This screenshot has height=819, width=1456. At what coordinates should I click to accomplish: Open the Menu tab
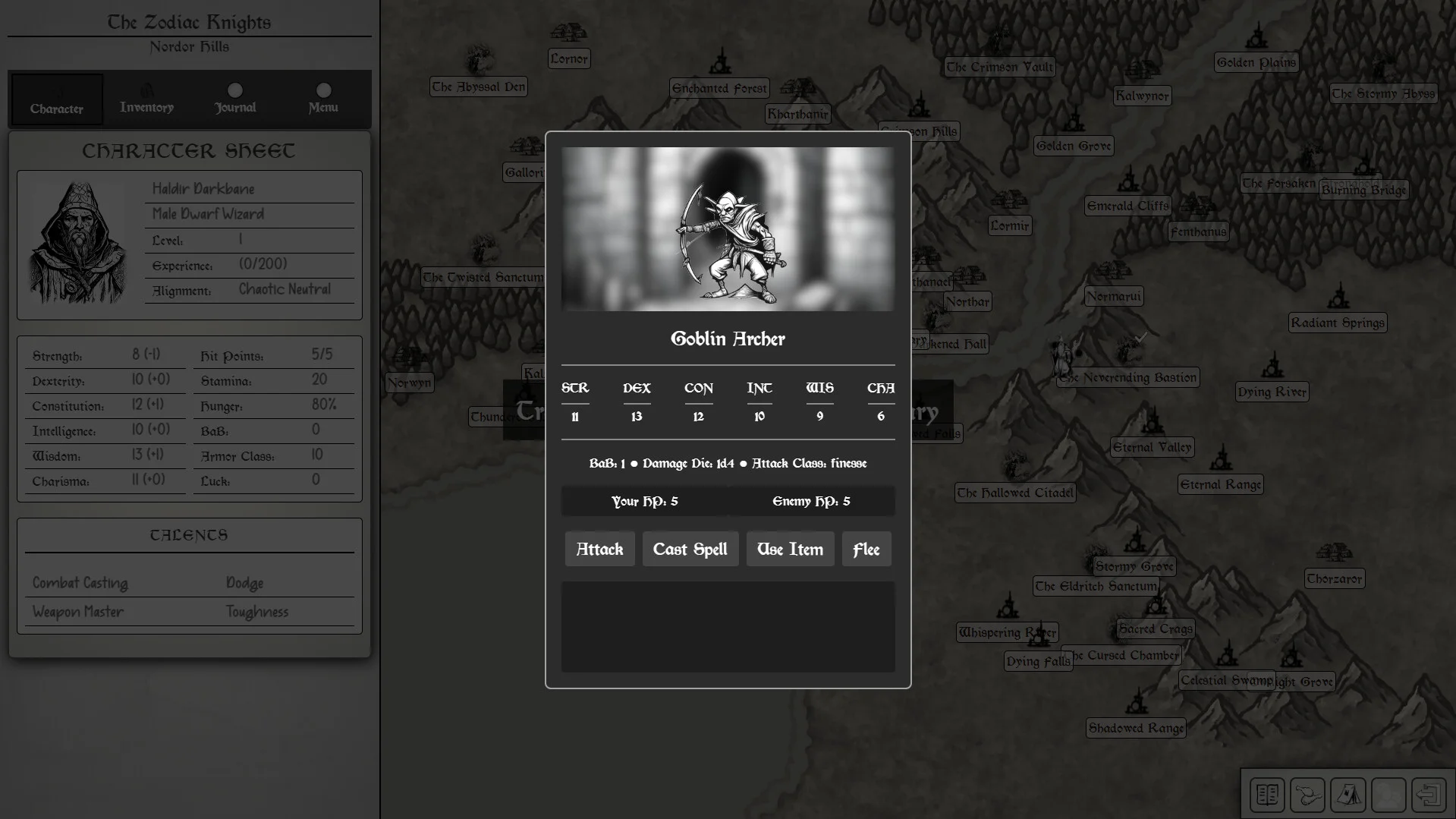click(323, 99)
